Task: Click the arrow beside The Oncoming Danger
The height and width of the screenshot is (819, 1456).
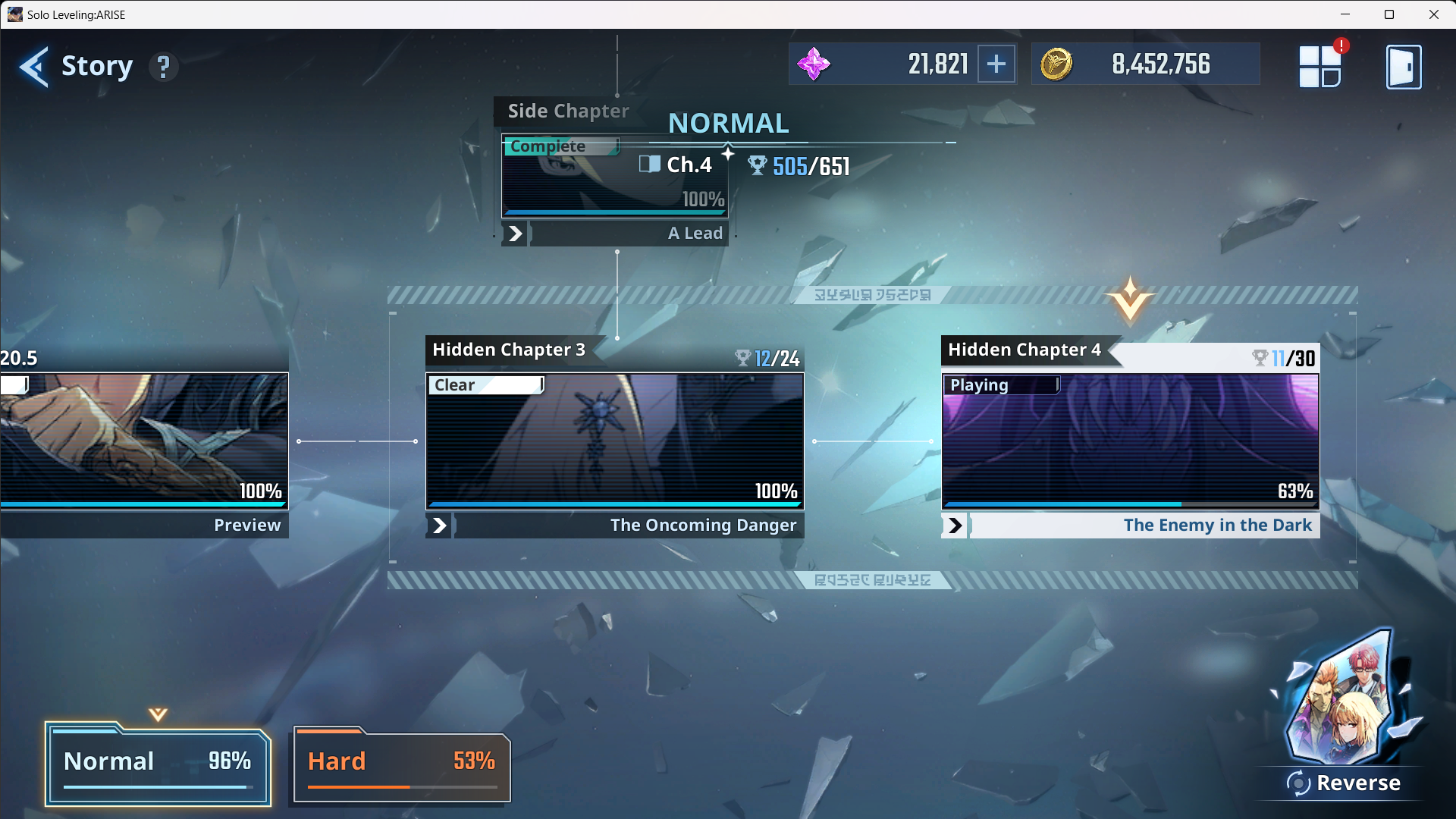Action: tap(439, 526)
